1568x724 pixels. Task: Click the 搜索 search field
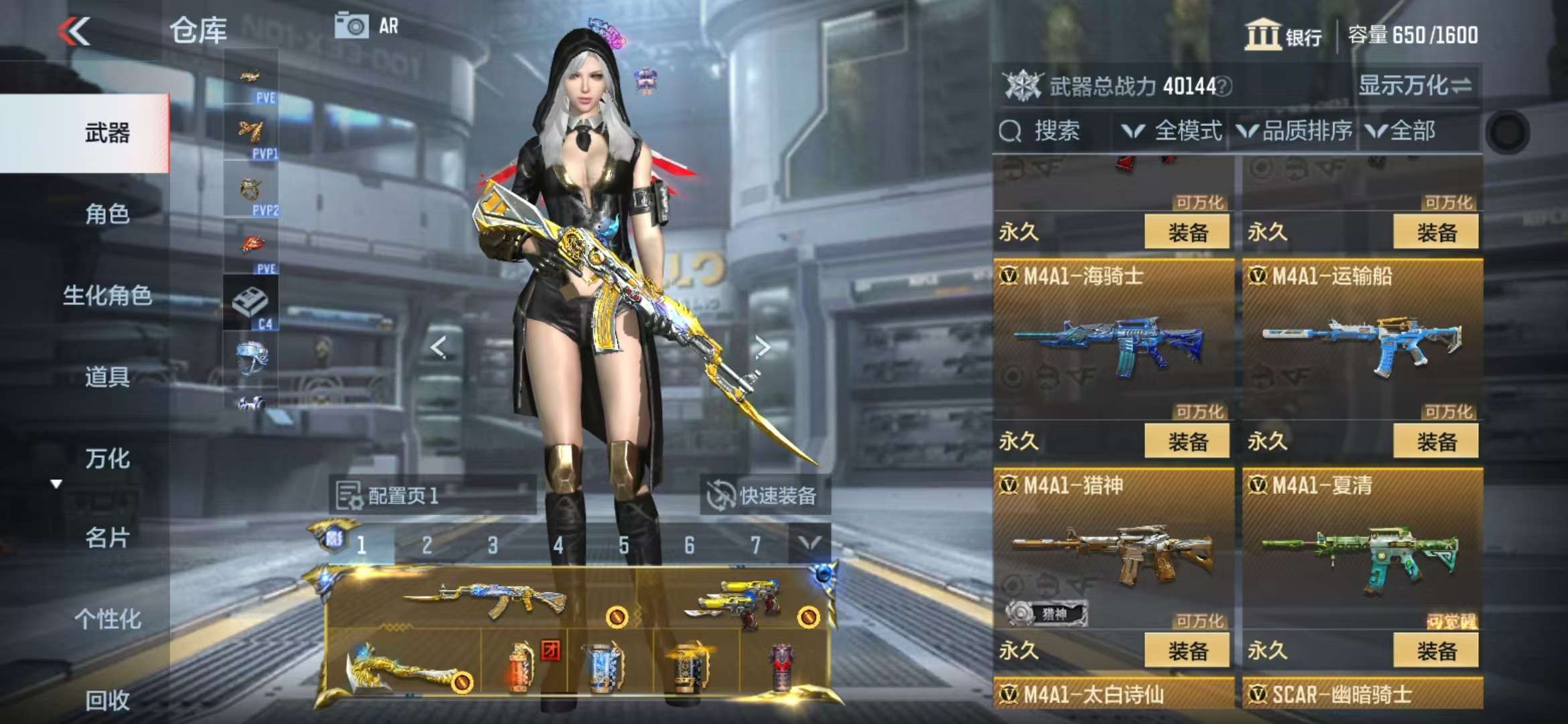pos(1055,131)
